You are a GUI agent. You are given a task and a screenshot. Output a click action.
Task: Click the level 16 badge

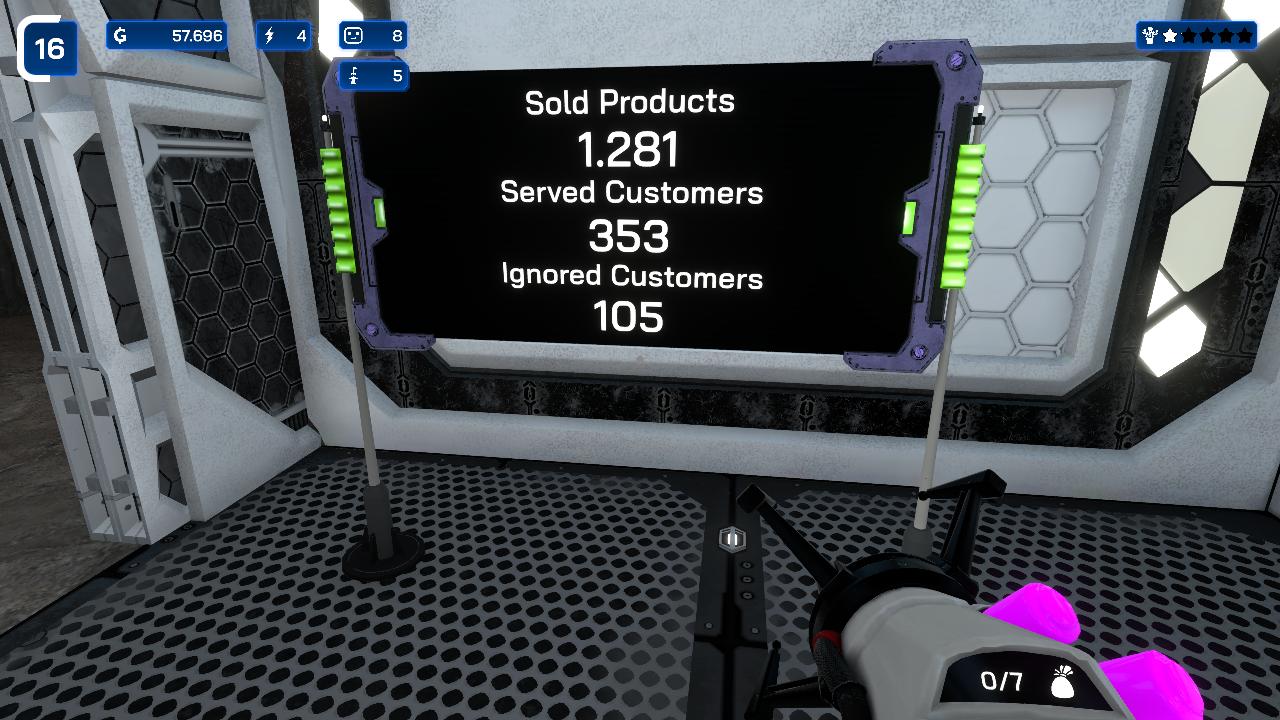tap(48, 46)
